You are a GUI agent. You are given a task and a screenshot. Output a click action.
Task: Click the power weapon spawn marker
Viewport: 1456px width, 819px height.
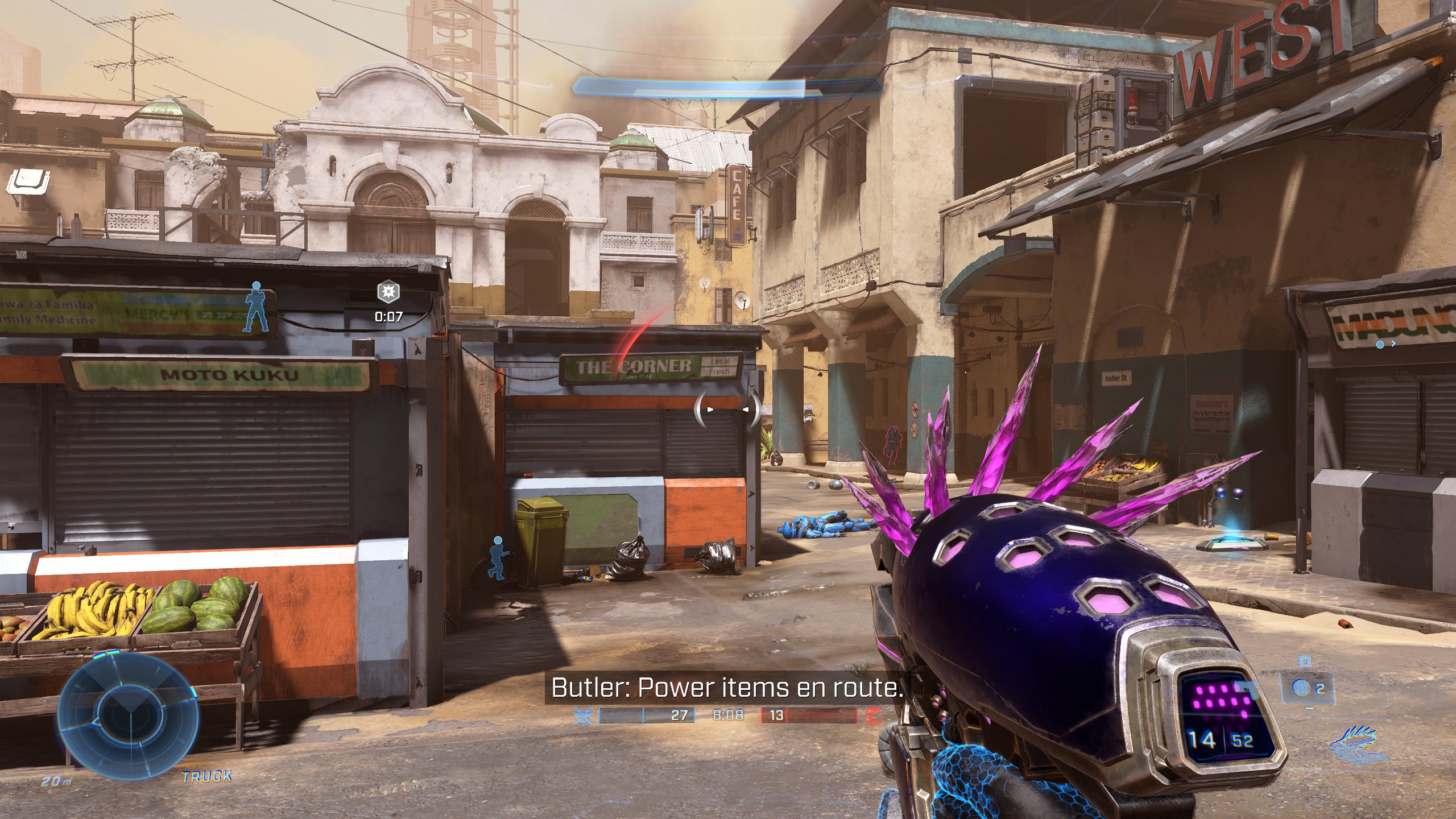[388, 292]
